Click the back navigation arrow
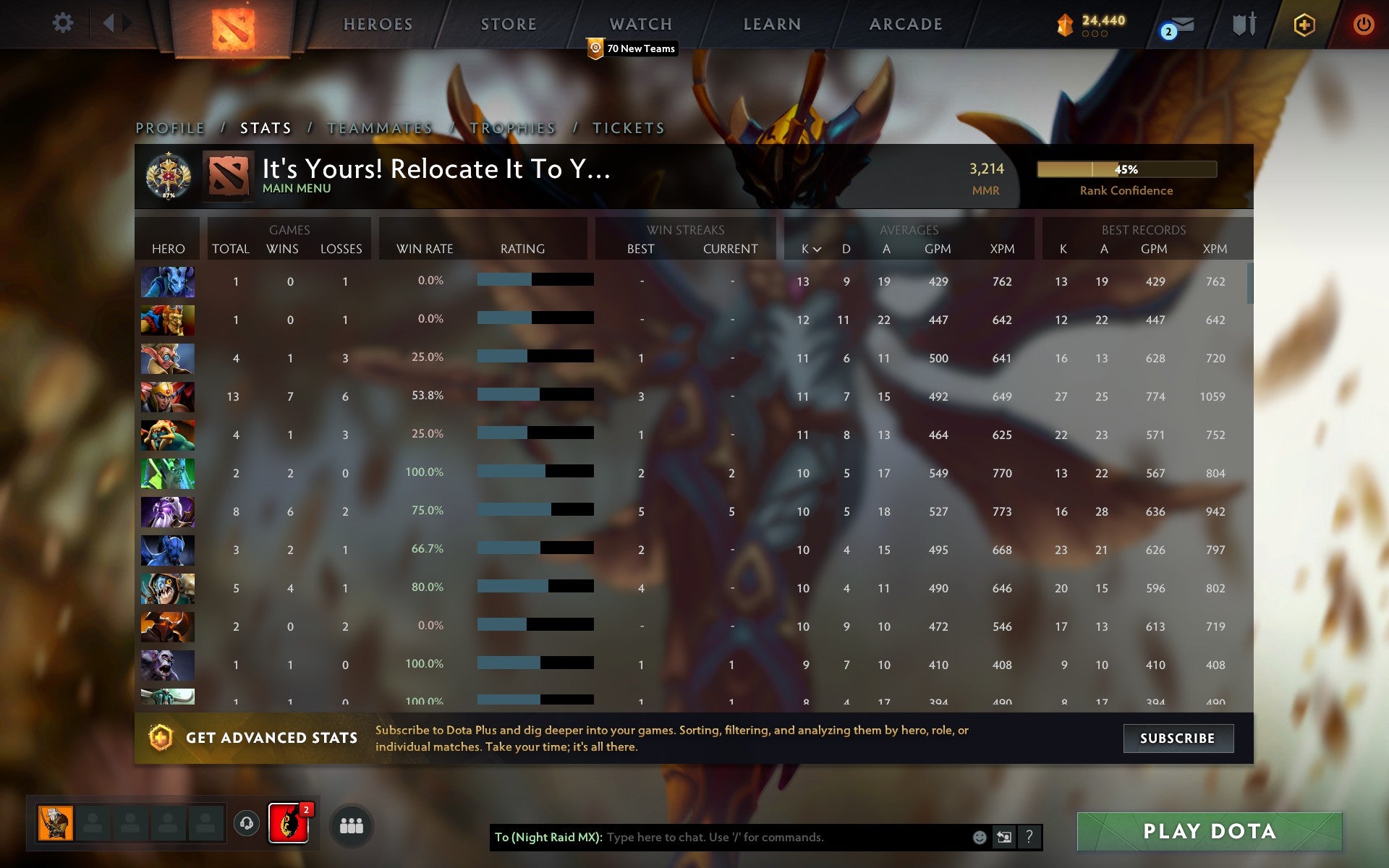This screenshot has height=868, width=1389. point(110,22)
